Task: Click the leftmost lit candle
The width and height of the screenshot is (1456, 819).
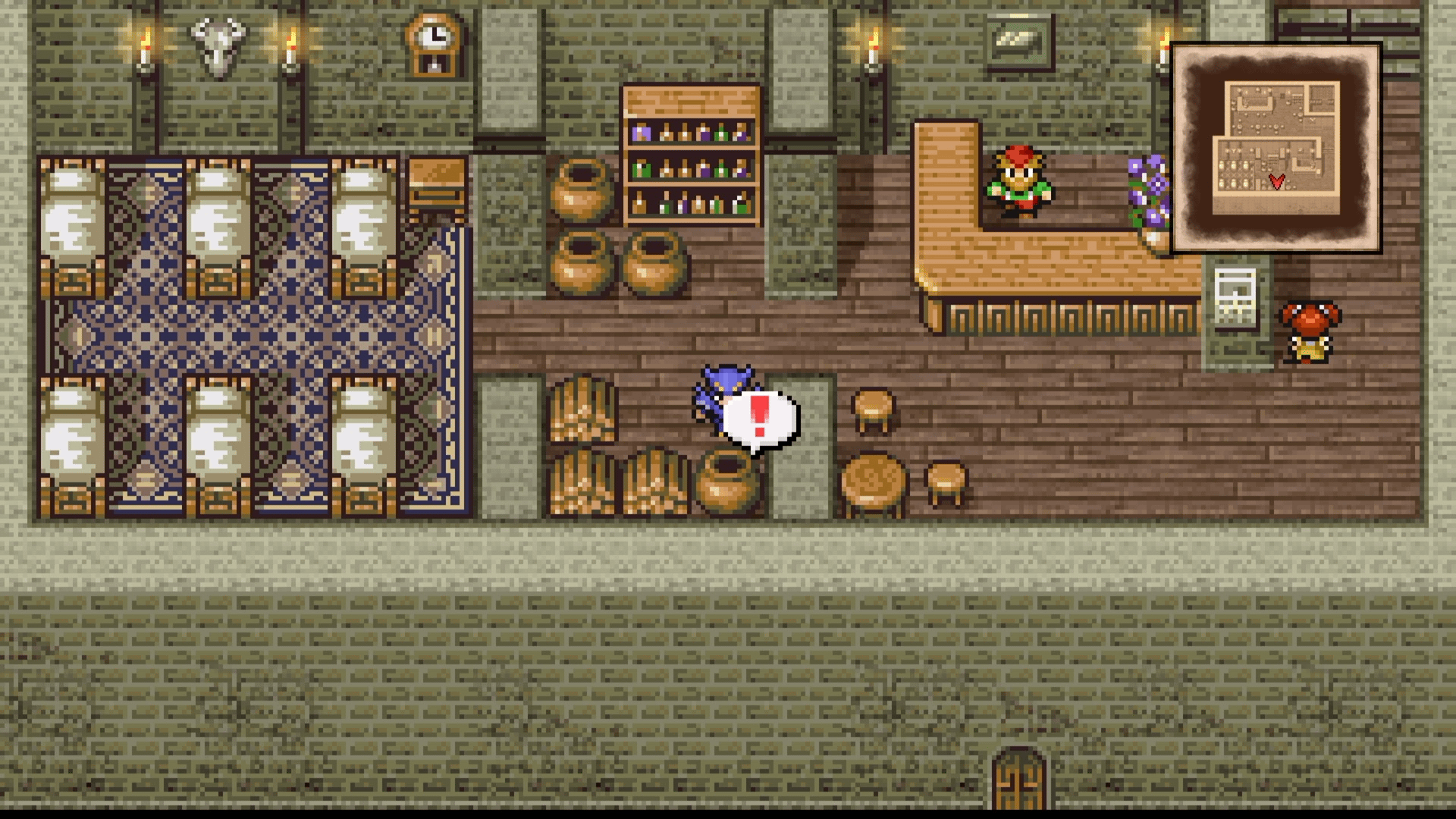Action: click(x=144, y=42)
